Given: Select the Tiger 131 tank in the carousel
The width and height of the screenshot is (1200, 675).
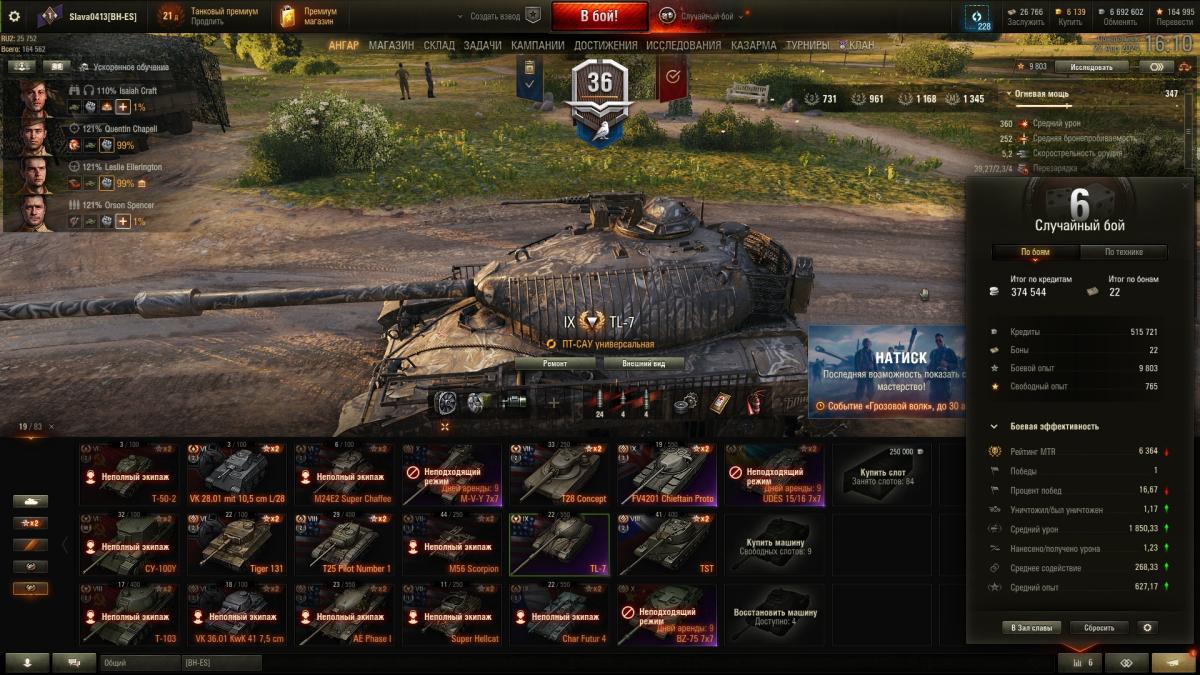Looking at the screenshot, I should [234, 545].
